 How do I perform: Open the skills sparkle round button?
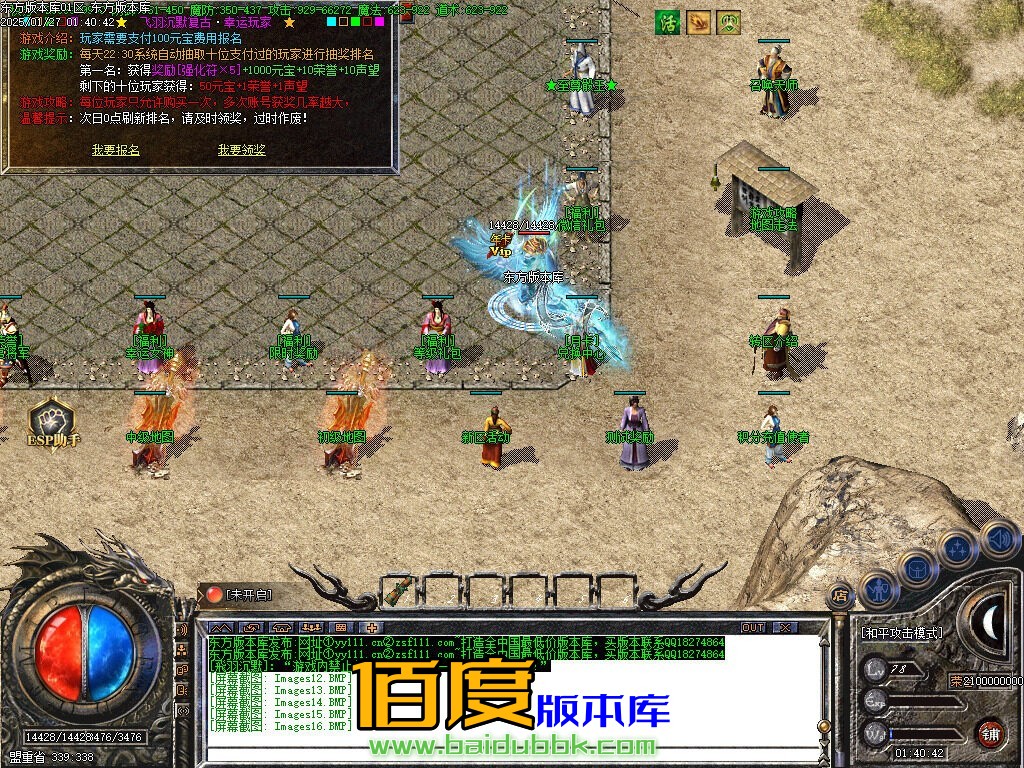click(x=958, y=549)
